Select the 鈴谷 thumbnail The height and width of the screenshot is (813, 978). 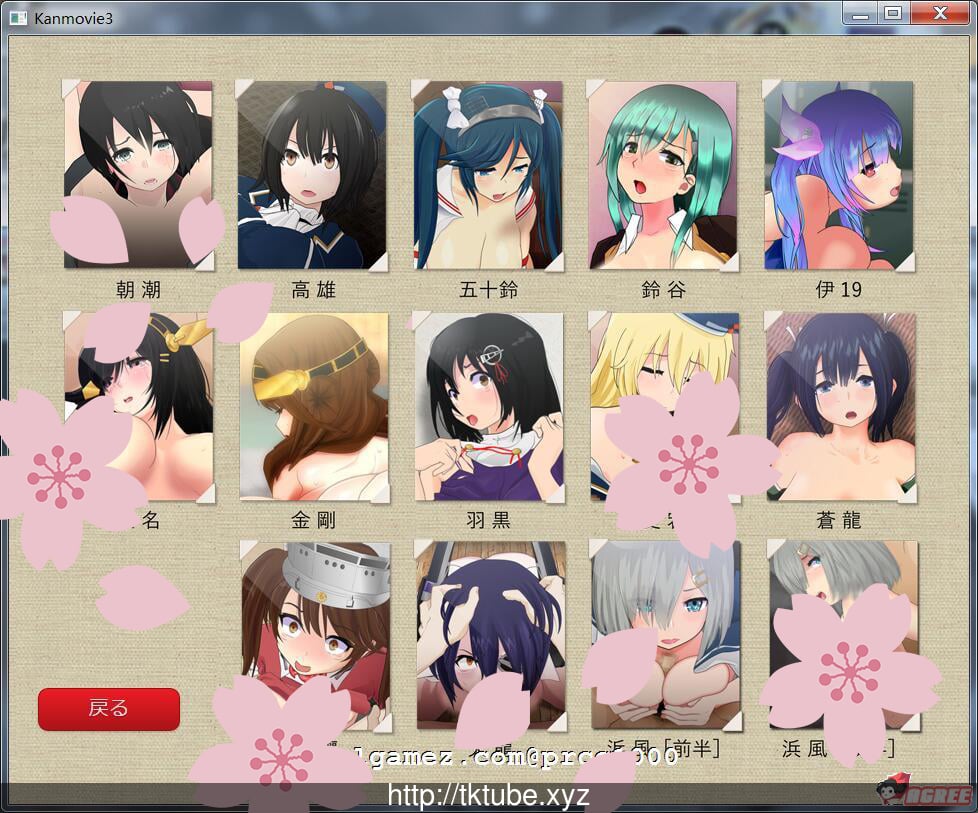pos(663,175)
